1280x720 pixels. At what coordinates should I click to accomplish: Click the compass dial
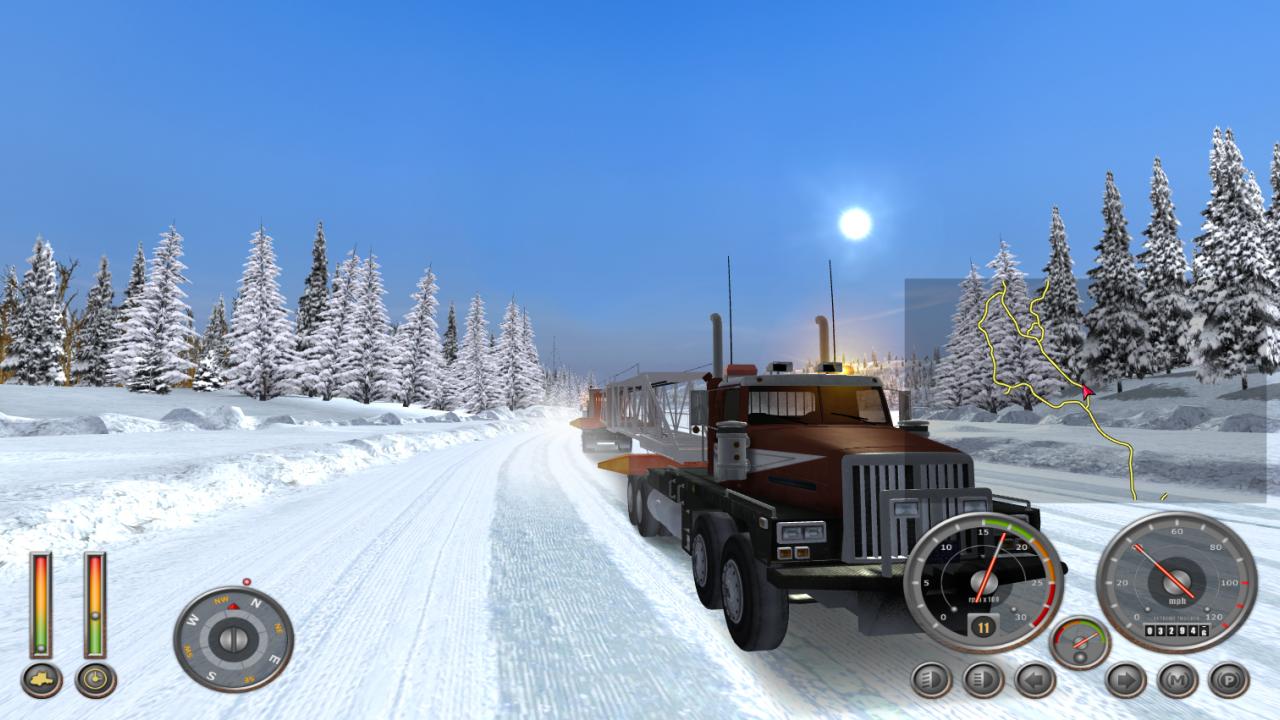233,639
